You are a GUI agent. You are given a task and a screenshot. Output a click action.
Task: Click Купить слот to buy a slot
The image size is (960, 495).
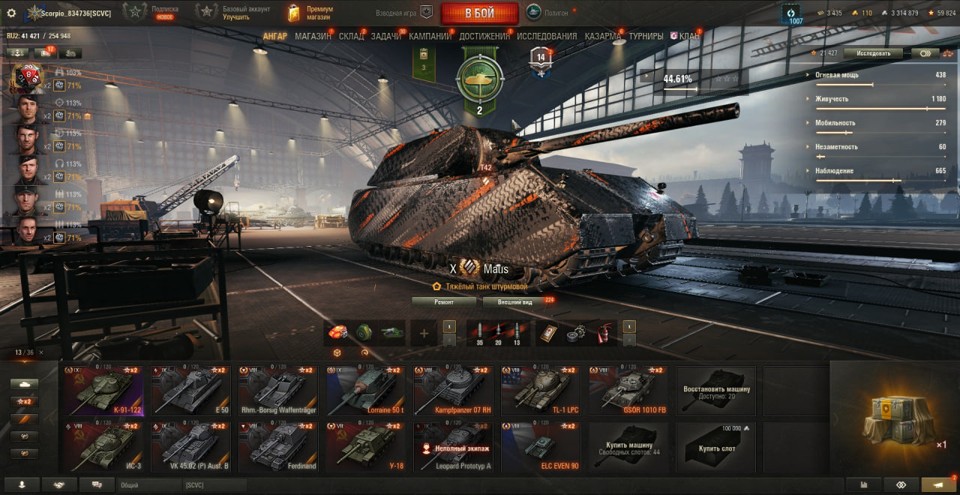point(716,445)
